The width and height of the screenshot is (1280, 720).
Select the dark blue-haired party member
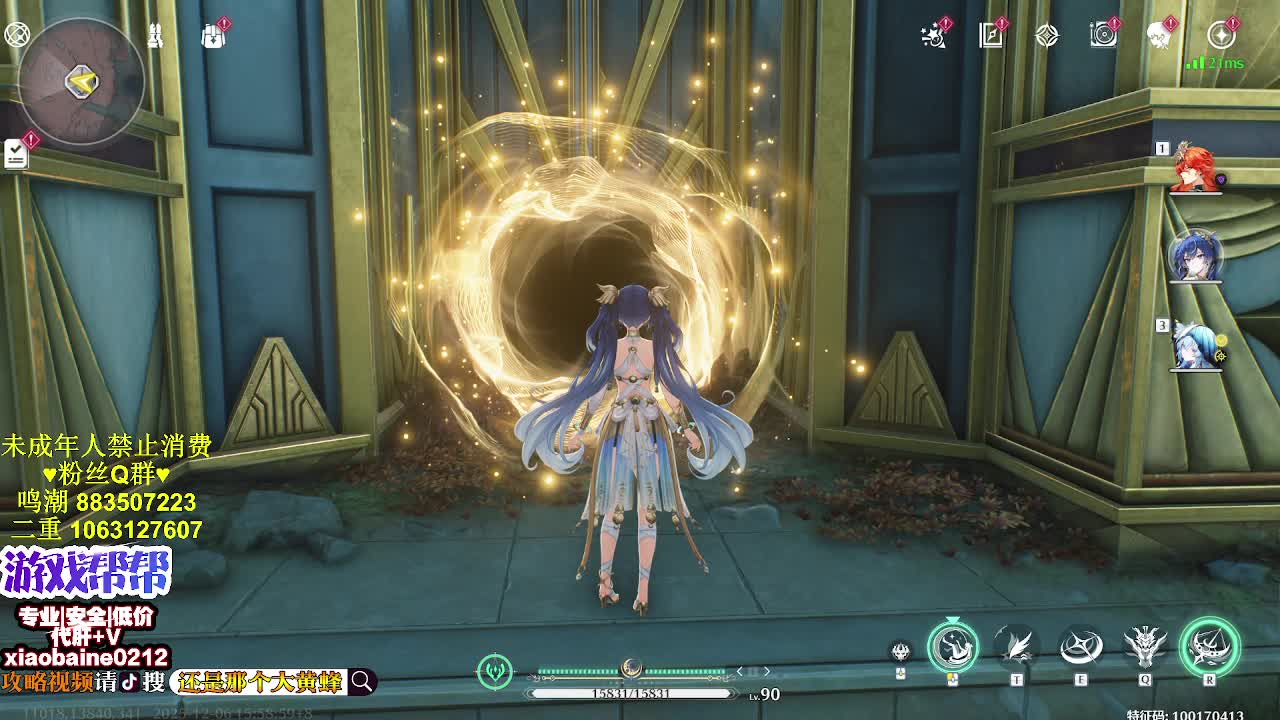click(1195, 257)
